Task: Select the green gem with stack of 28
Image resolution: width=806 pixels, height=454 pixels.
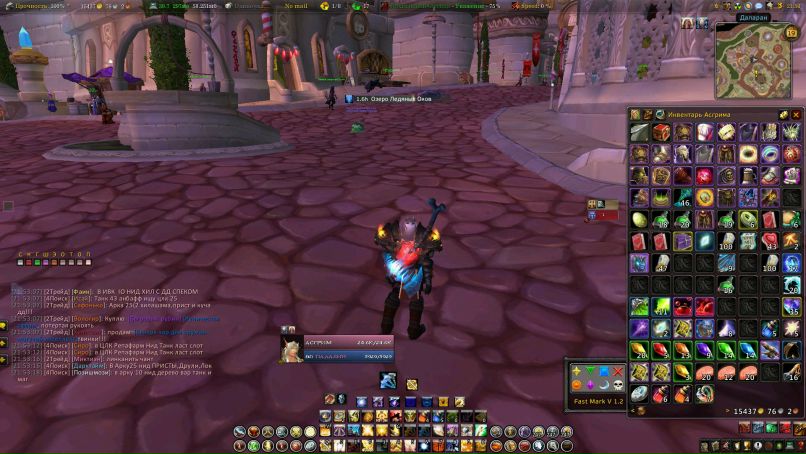Action: coord(638,350)
